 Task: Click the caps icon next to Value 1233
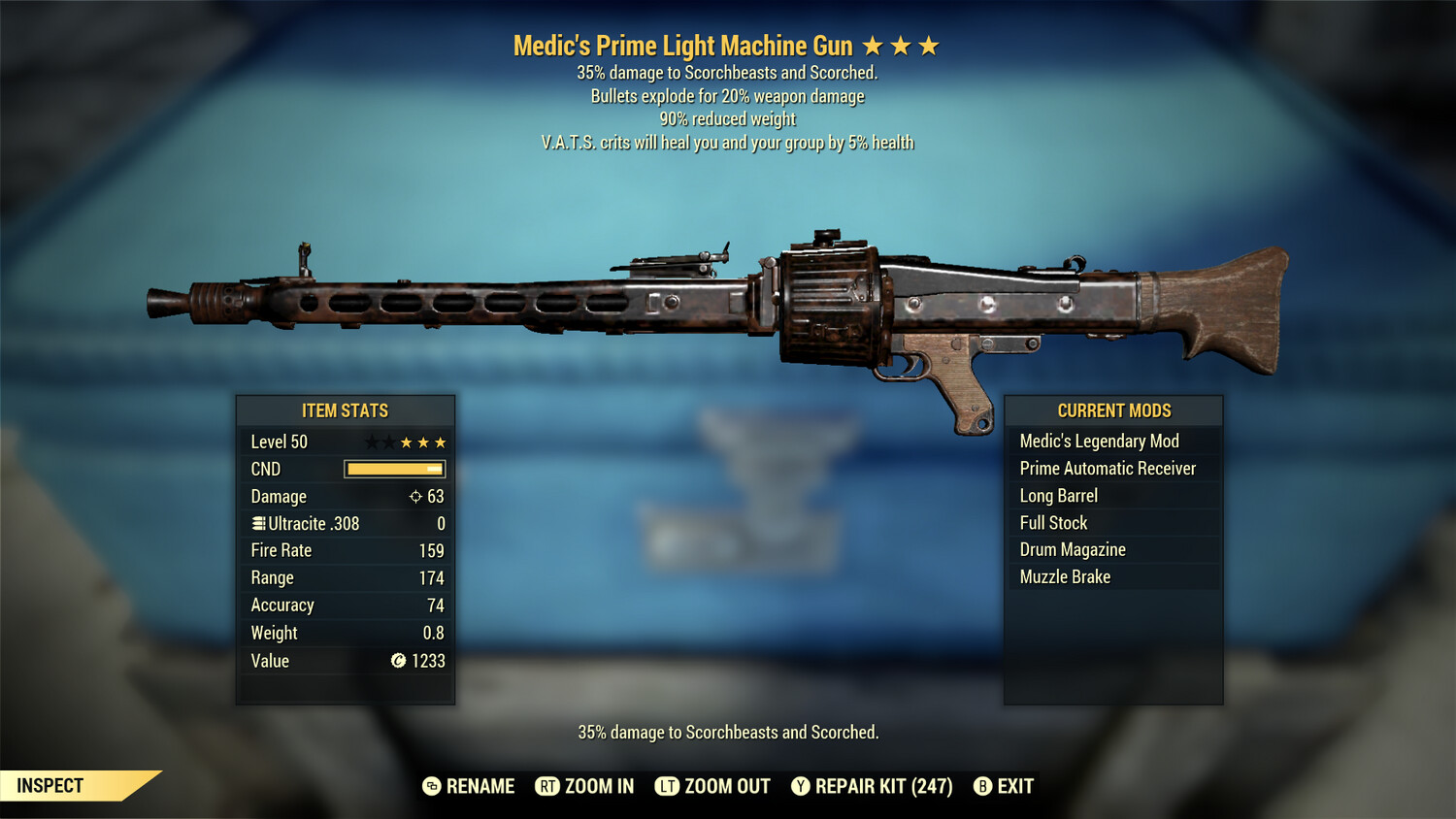398,661
